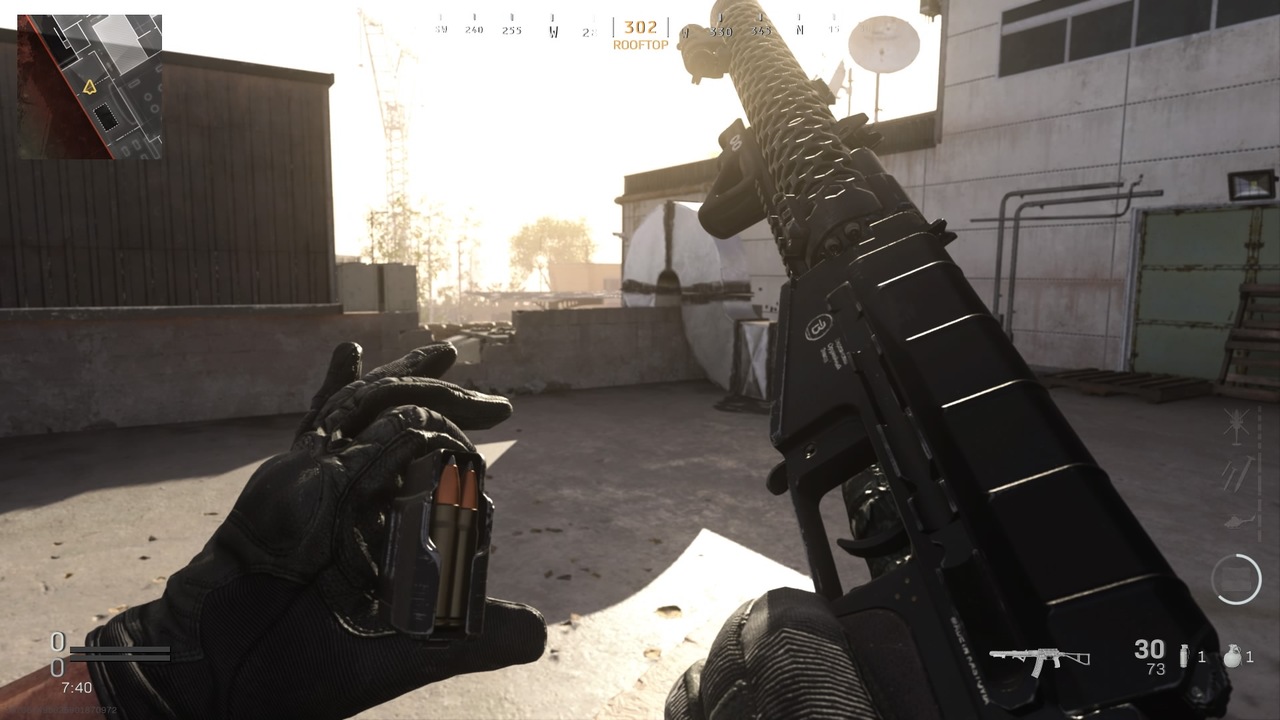Viewport: 1280px width, 720px height.
Task: Click the ammo counter showing 30
Action: click(x=1149, y=649)
